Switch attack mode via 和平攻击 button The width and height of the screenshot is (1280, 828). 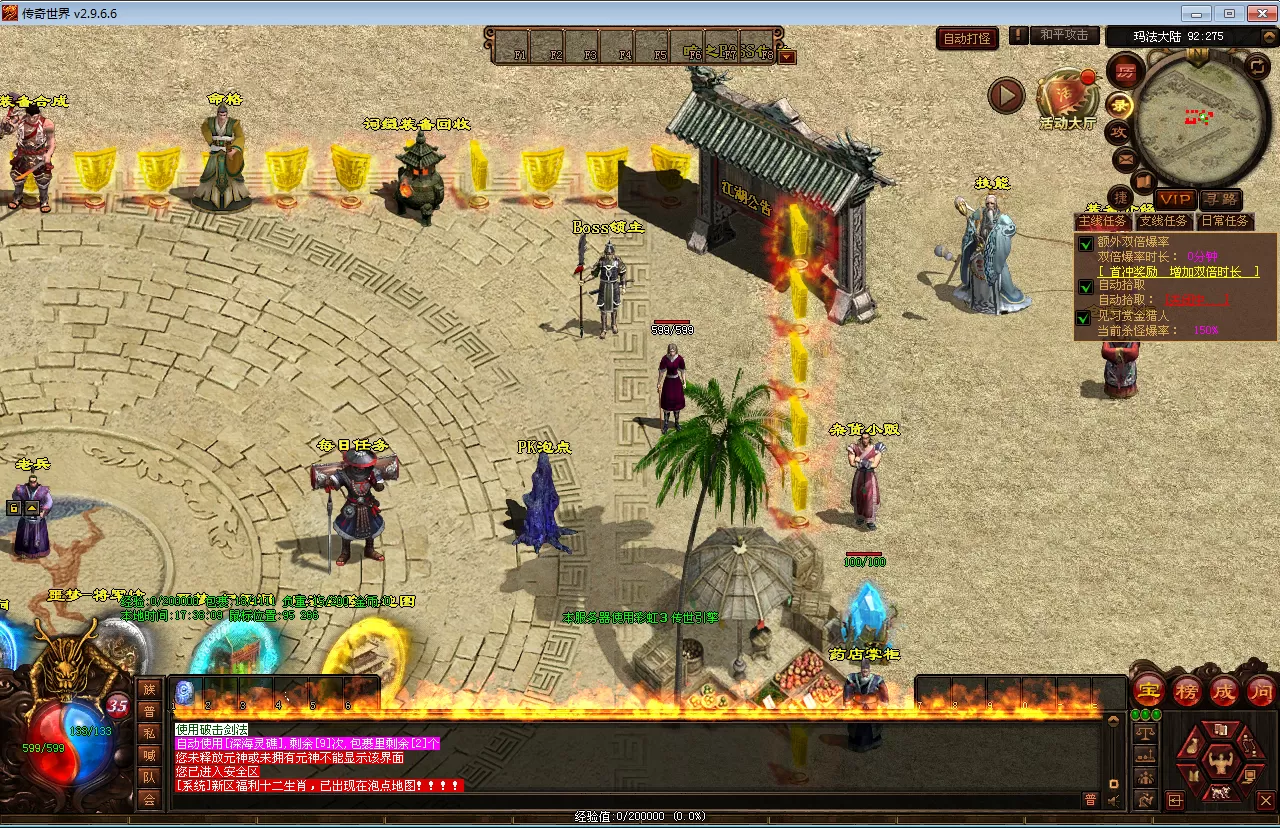pos(1063,35)
